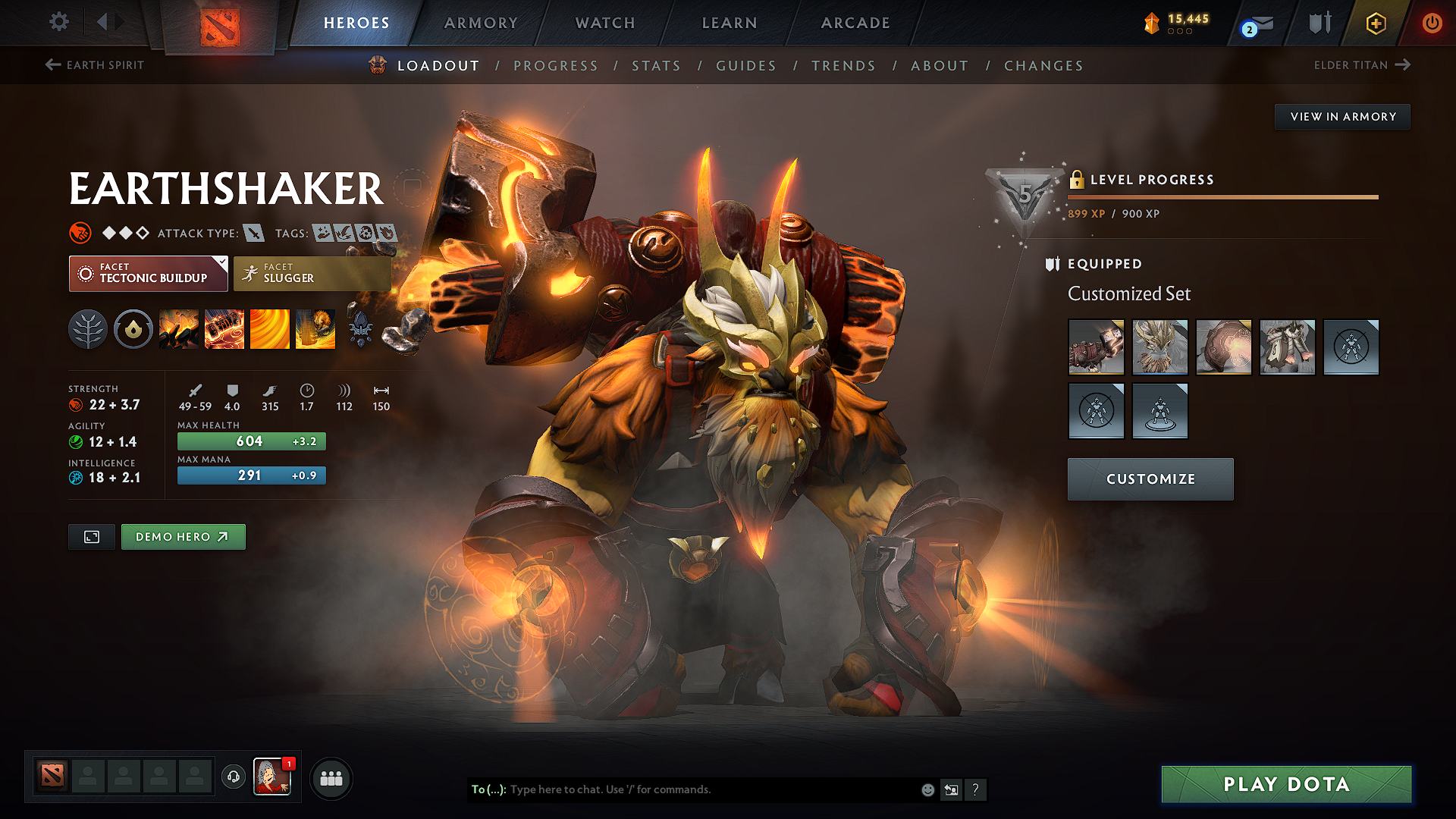1456x819 pixels.
Task: Click the emoji icon in the chat bar
Action: 927,789
